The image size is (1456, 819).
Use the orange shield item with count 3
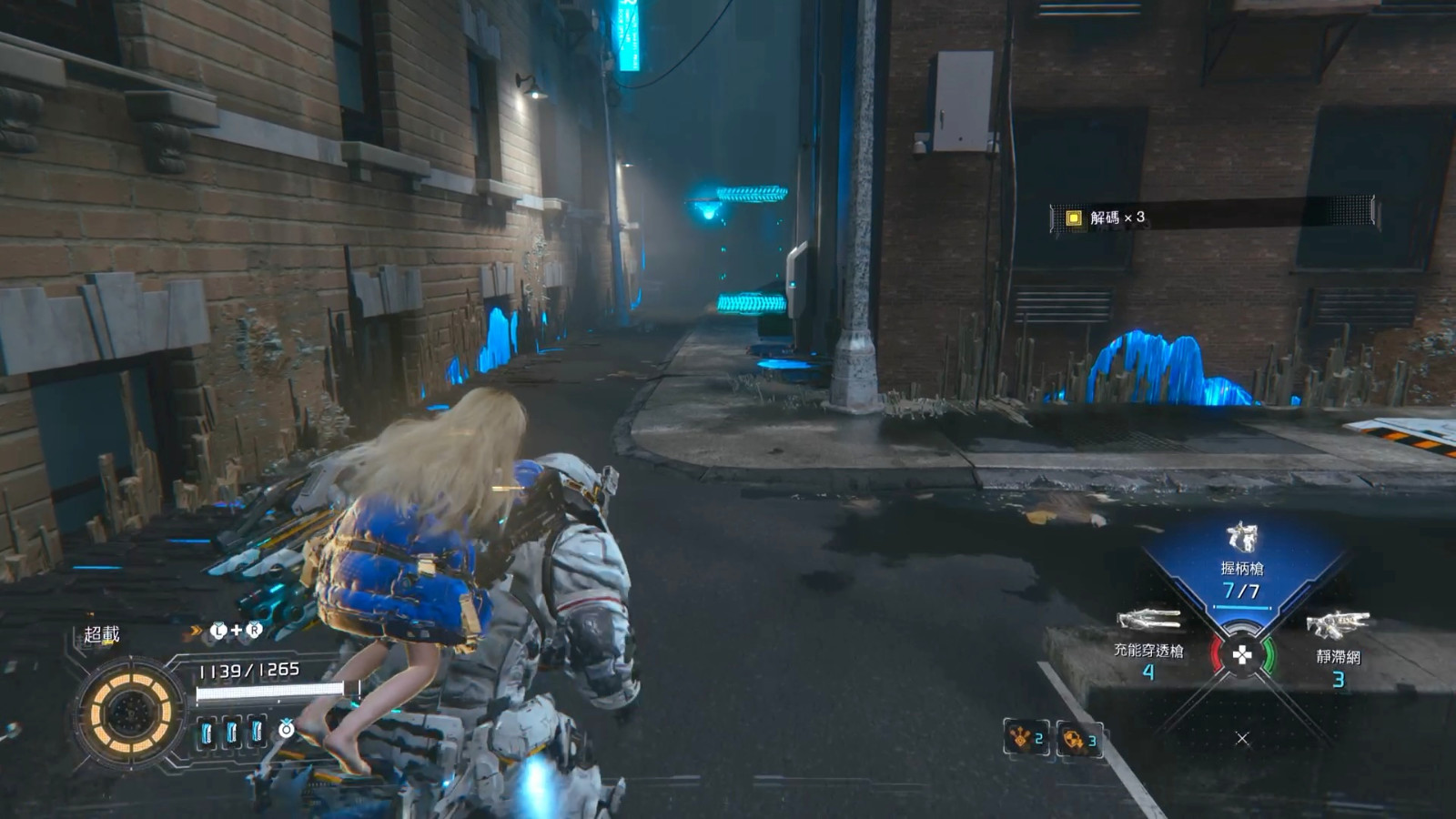tap(1078, 739)
